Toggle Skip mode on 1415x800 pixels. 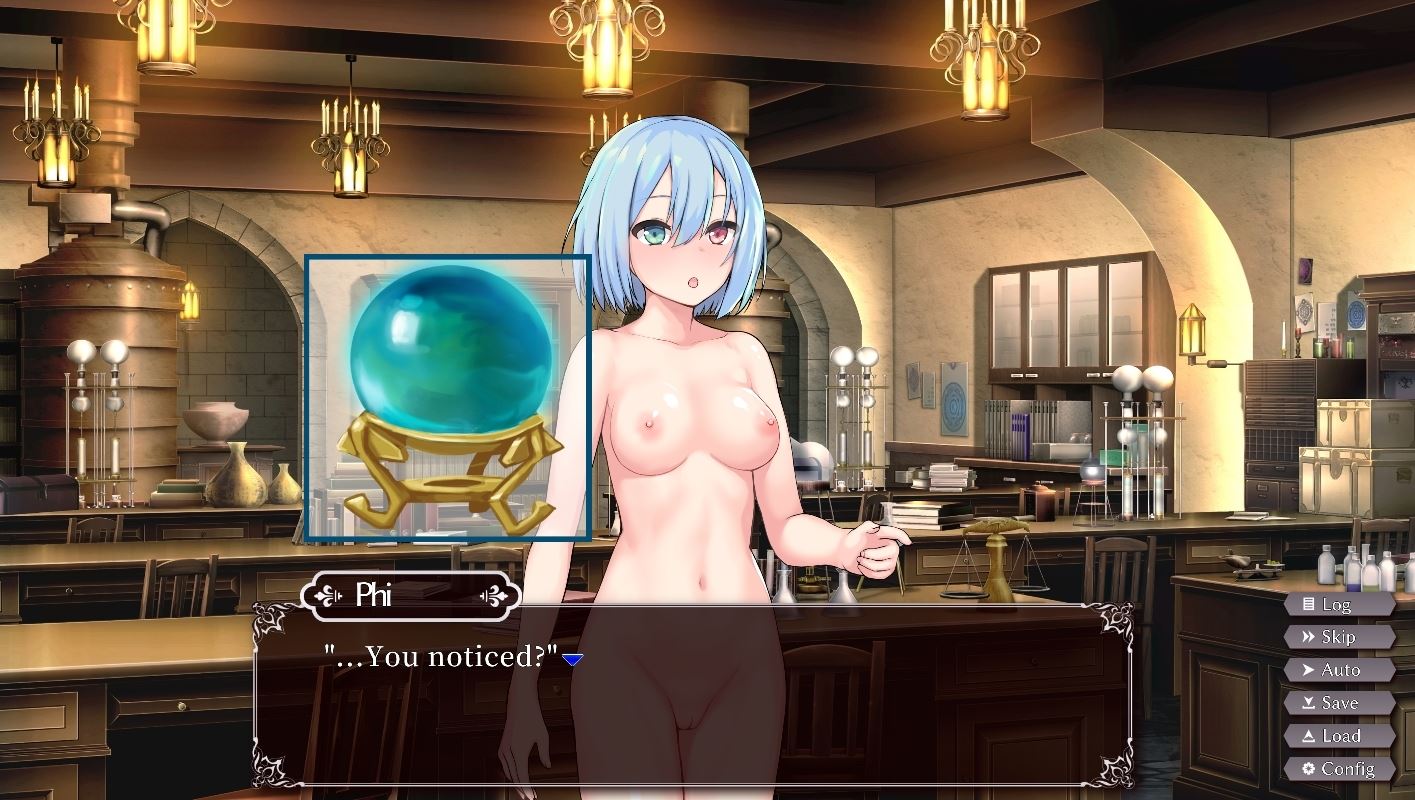pos(1340,637)
